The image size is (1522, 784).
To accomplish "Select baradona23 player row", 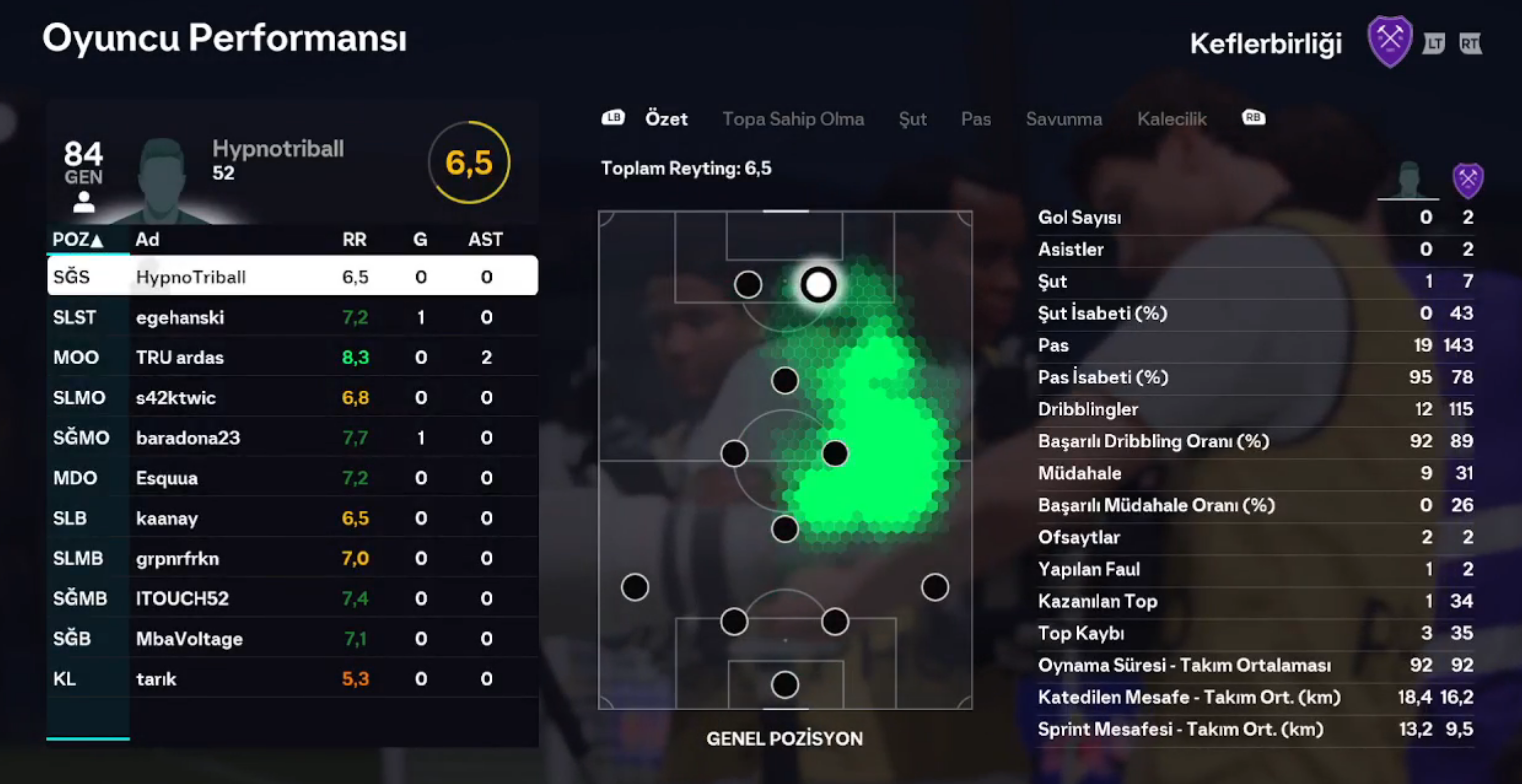I will pos(292,438).
